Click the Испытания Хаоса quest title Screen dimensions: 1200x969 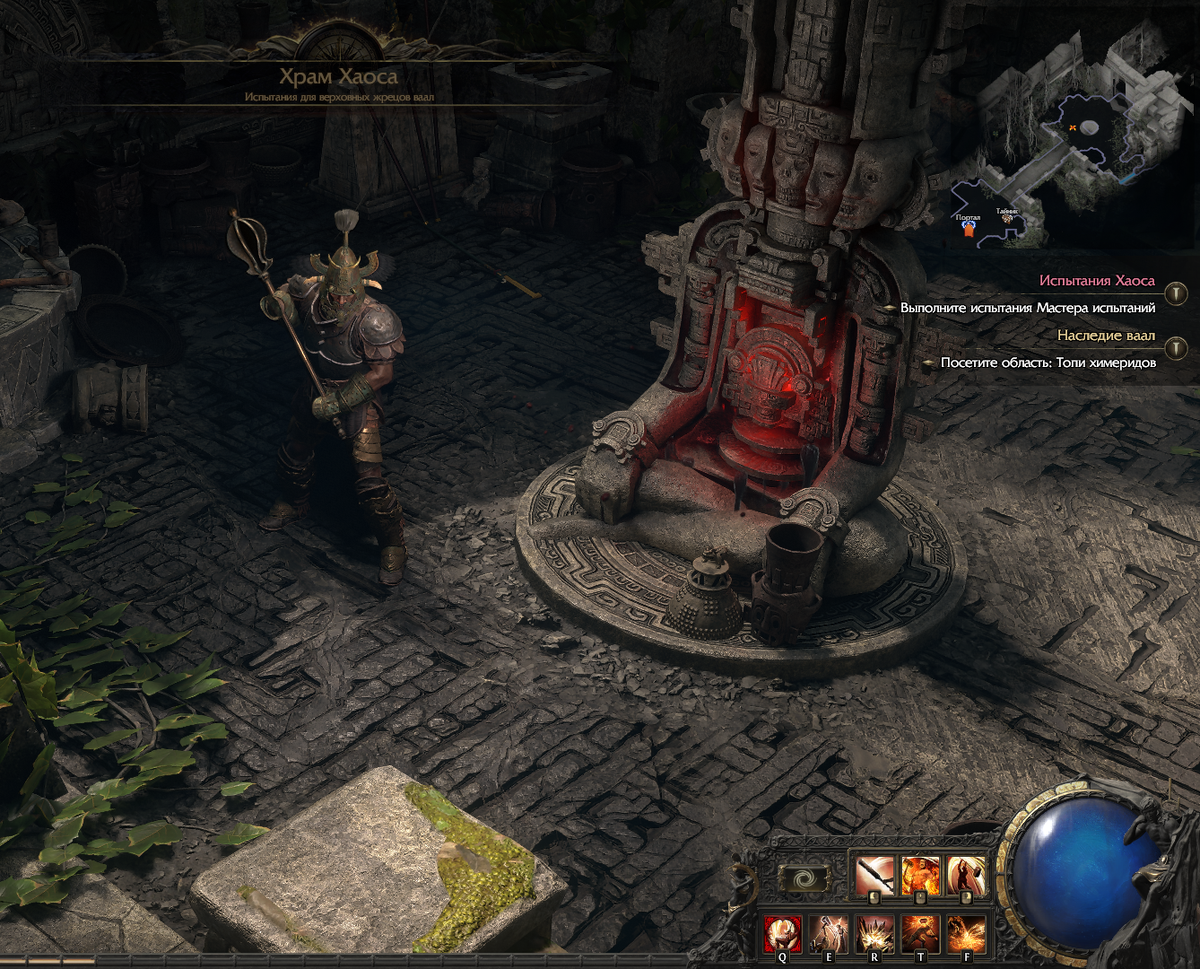(1097, 281)
